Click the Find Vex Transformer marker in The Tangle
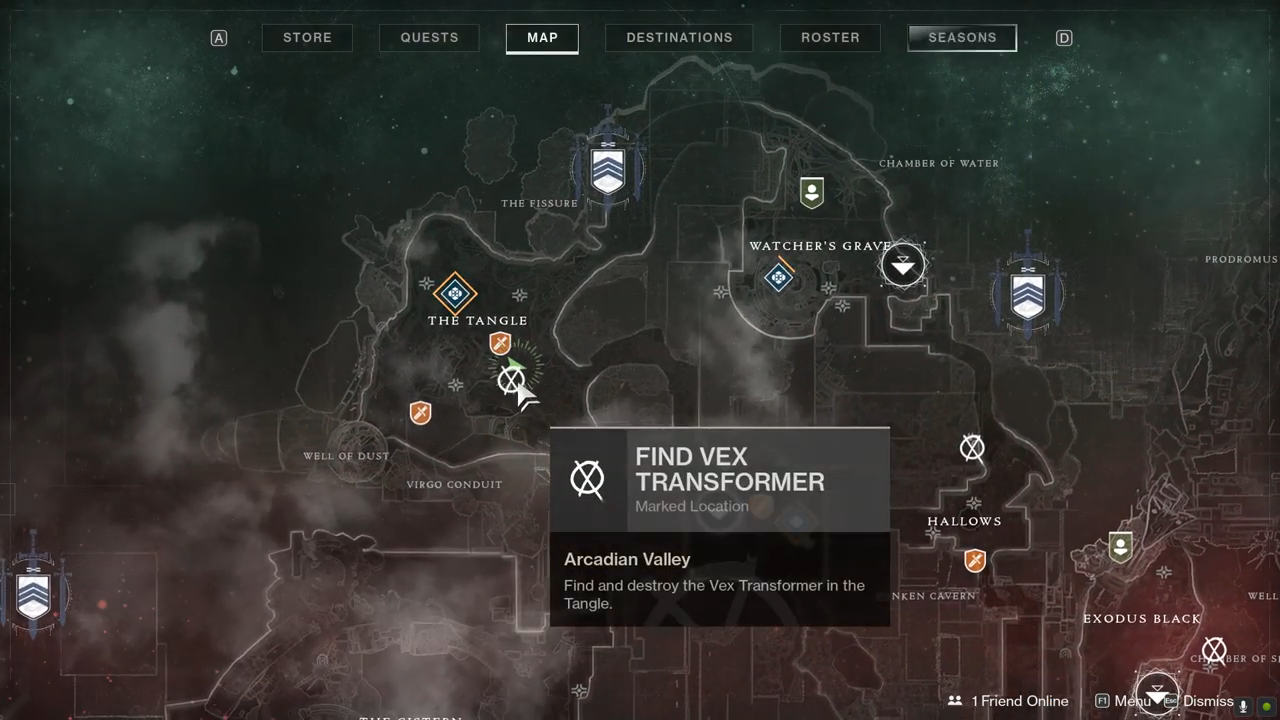 510,380
